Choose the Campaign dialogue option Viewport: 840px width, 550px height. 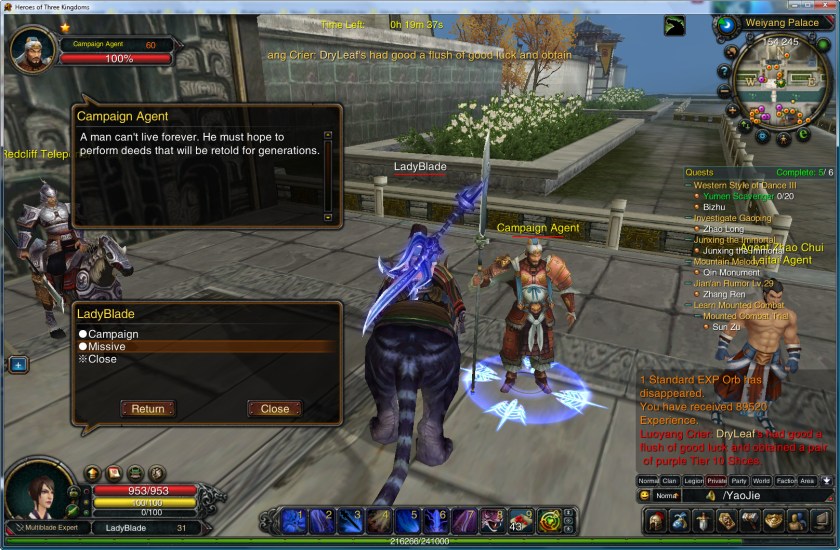tap(113, 334)
